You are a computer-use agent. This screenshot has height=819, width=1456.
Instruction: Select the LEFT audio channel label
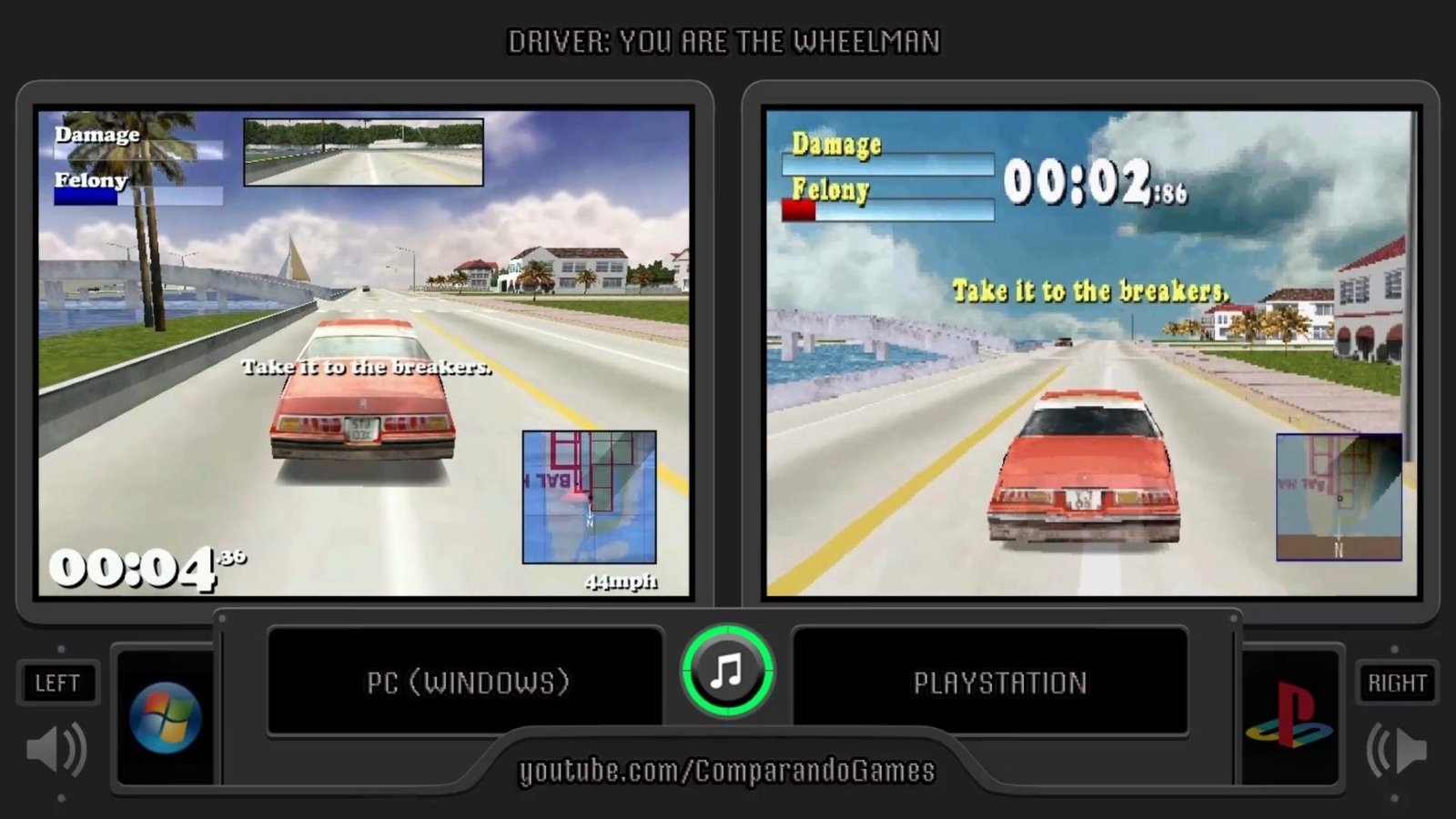click(57, 682)
